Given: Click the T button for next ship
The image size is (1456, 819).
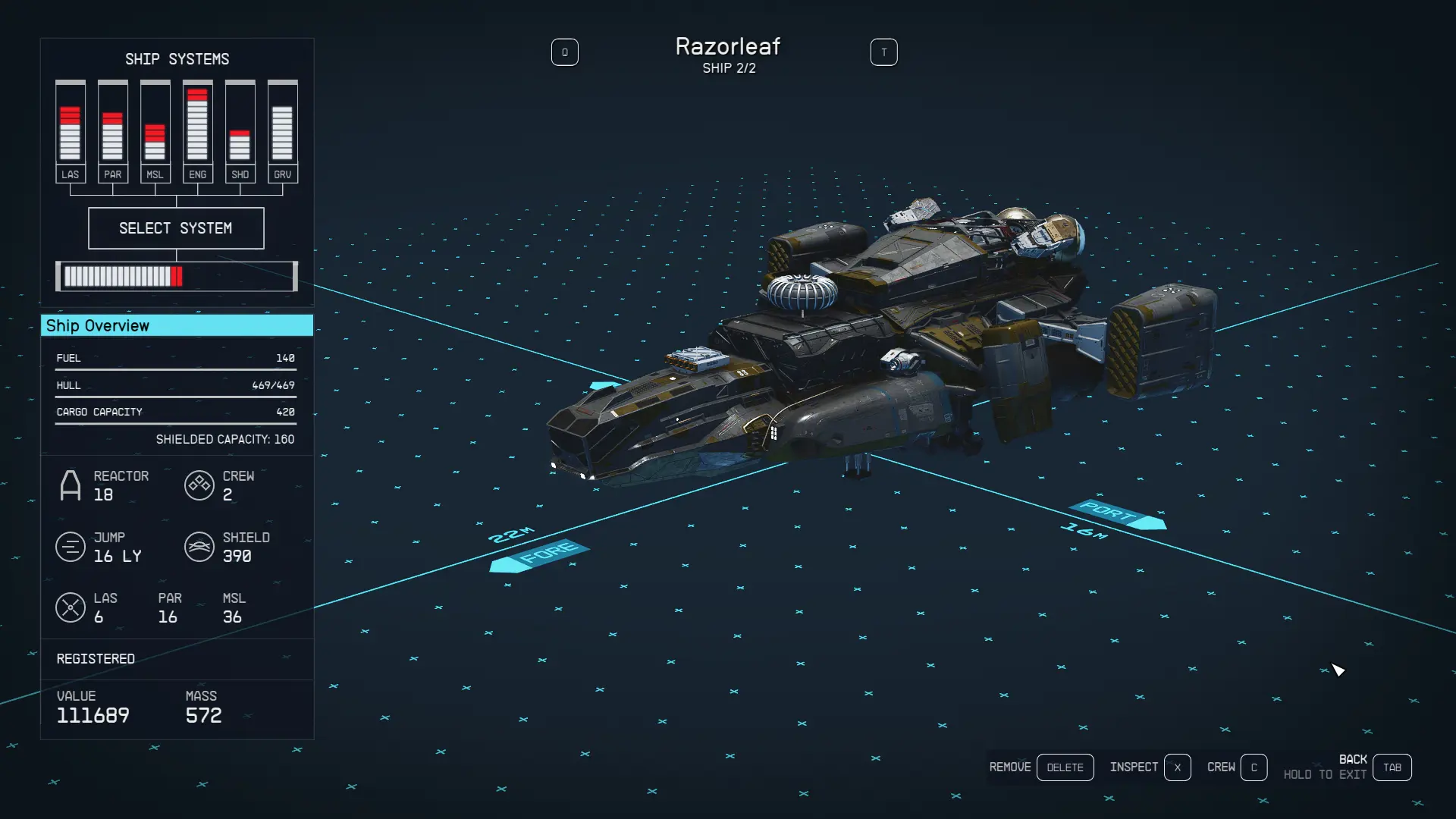Looking at the screenshot, I should click(883, 52).
